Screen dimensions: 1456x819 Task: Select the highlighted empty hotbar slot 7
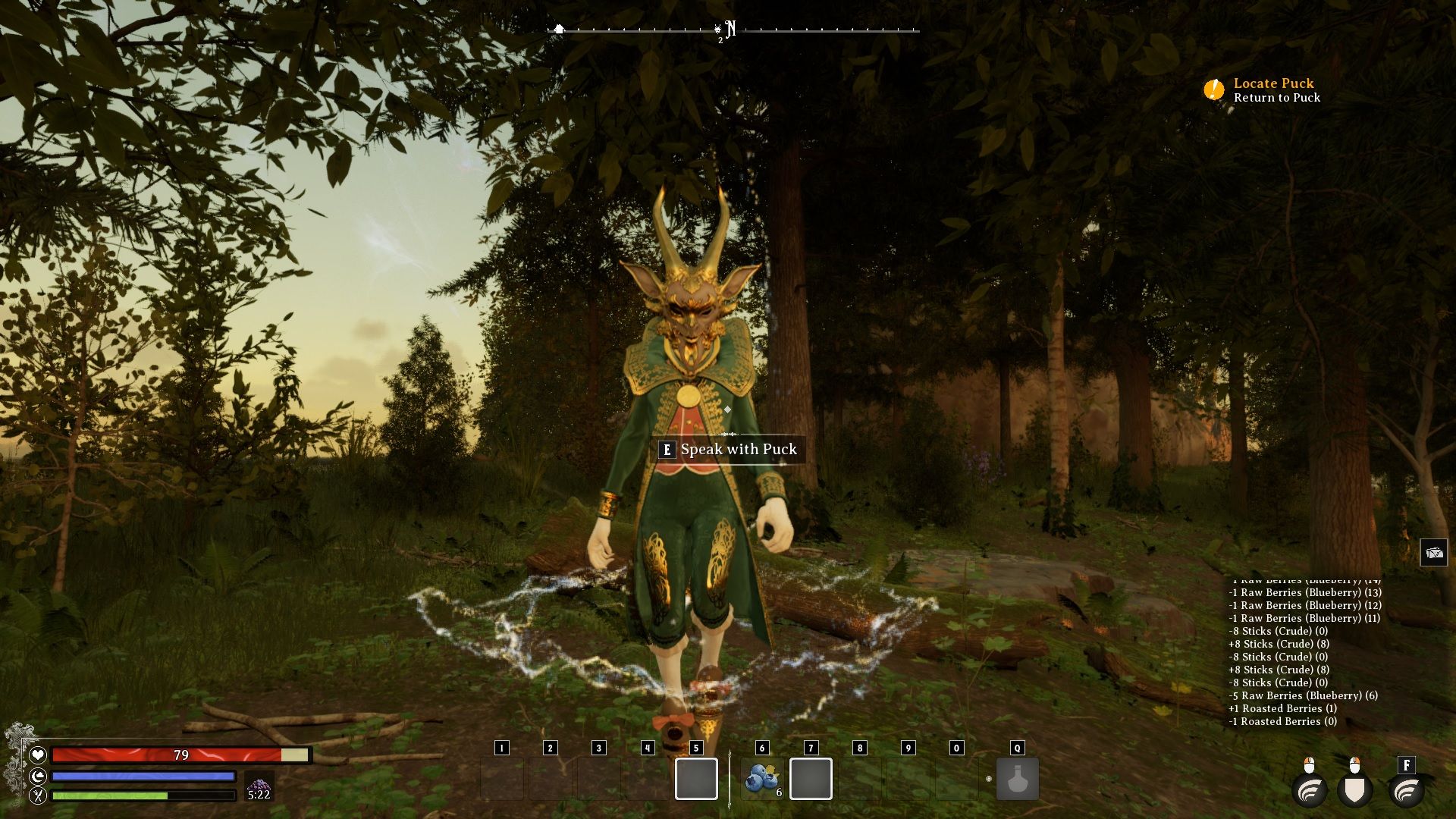pos(811,779)
